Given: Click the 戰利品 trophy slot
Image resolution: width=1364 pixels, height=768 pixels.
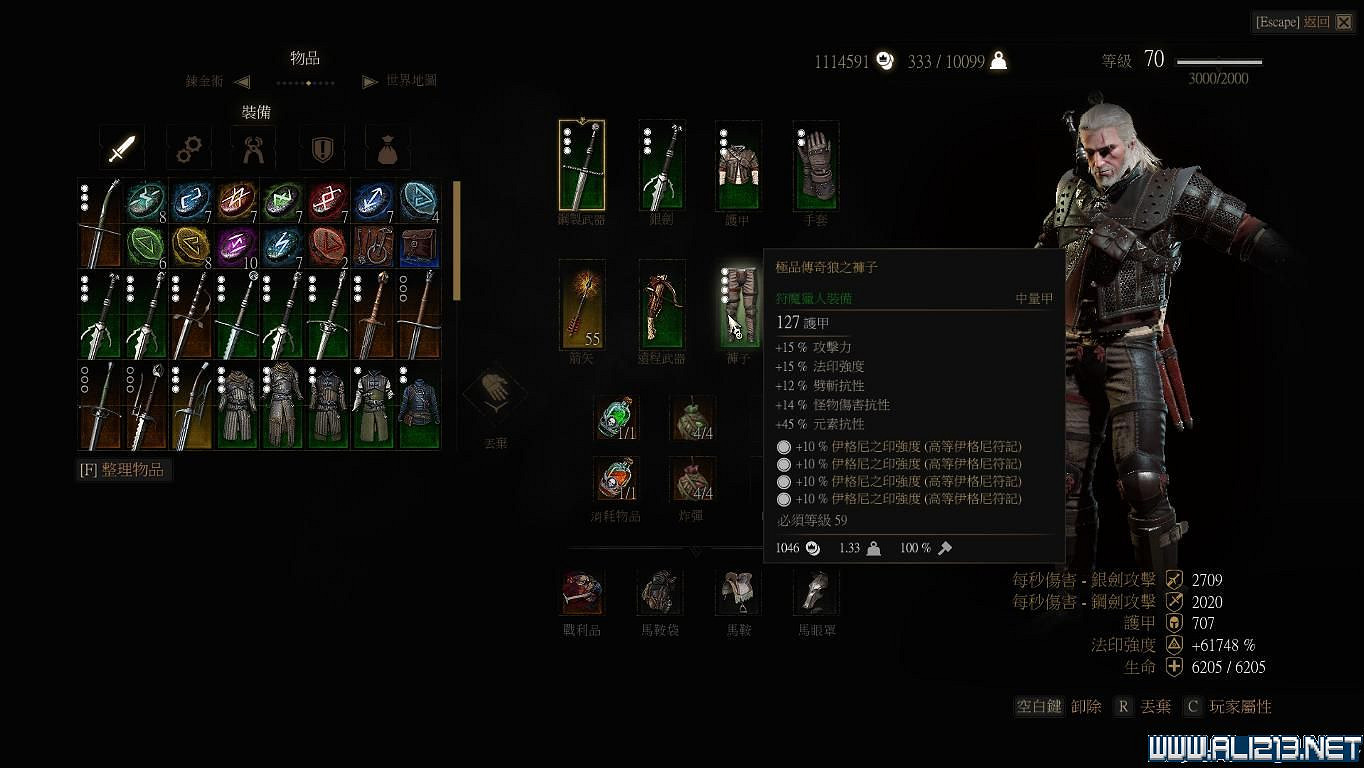Looking at the screenshot, I should pyautogui.click(x=581, y=595).
